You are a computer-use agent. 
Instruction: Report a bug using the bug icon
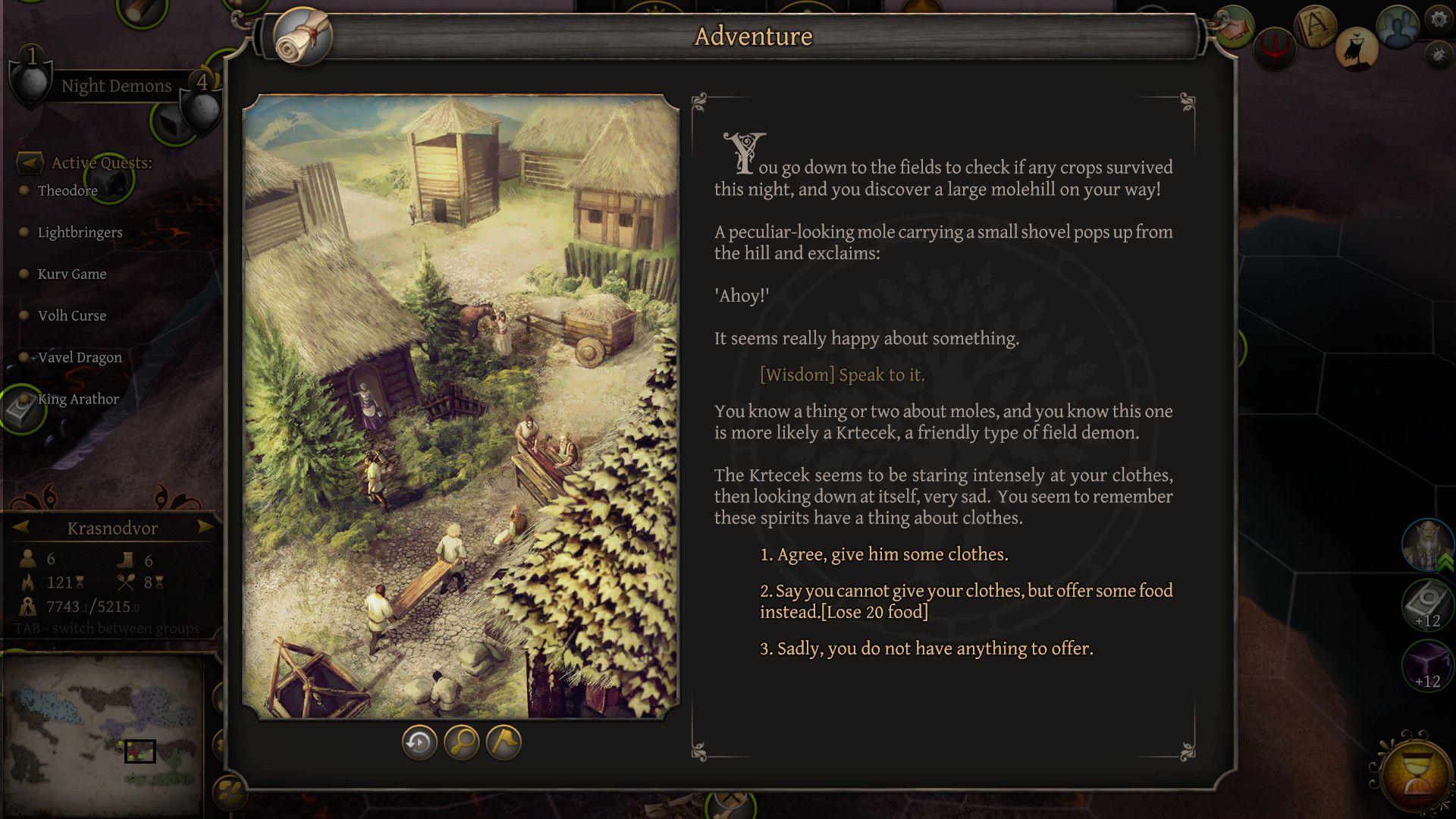coord(1438,55)
